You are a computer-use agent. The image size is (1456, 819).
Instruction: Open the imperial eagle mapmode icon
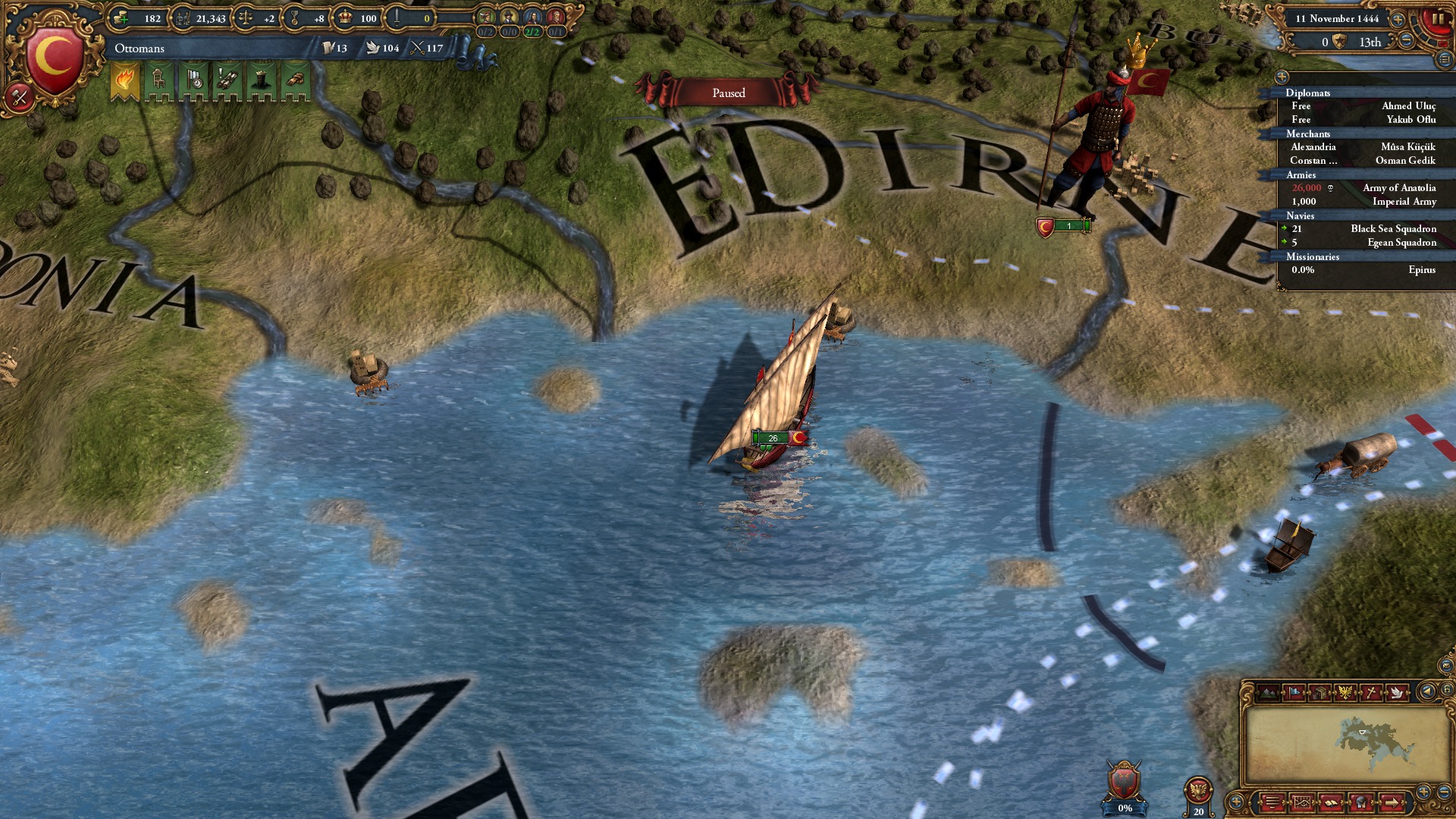tap(1346, 692)
